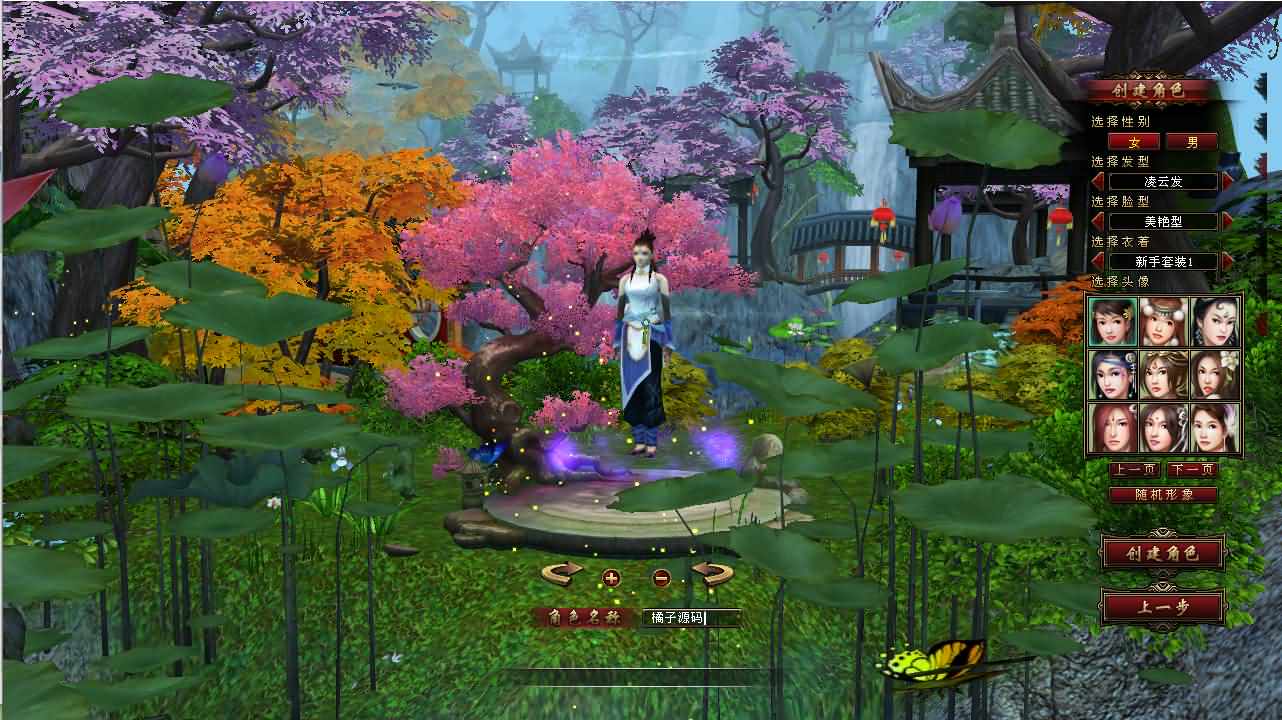Click the right rotate arrow below the character
Screen dimensions: 1282x720
pos(713,573)
